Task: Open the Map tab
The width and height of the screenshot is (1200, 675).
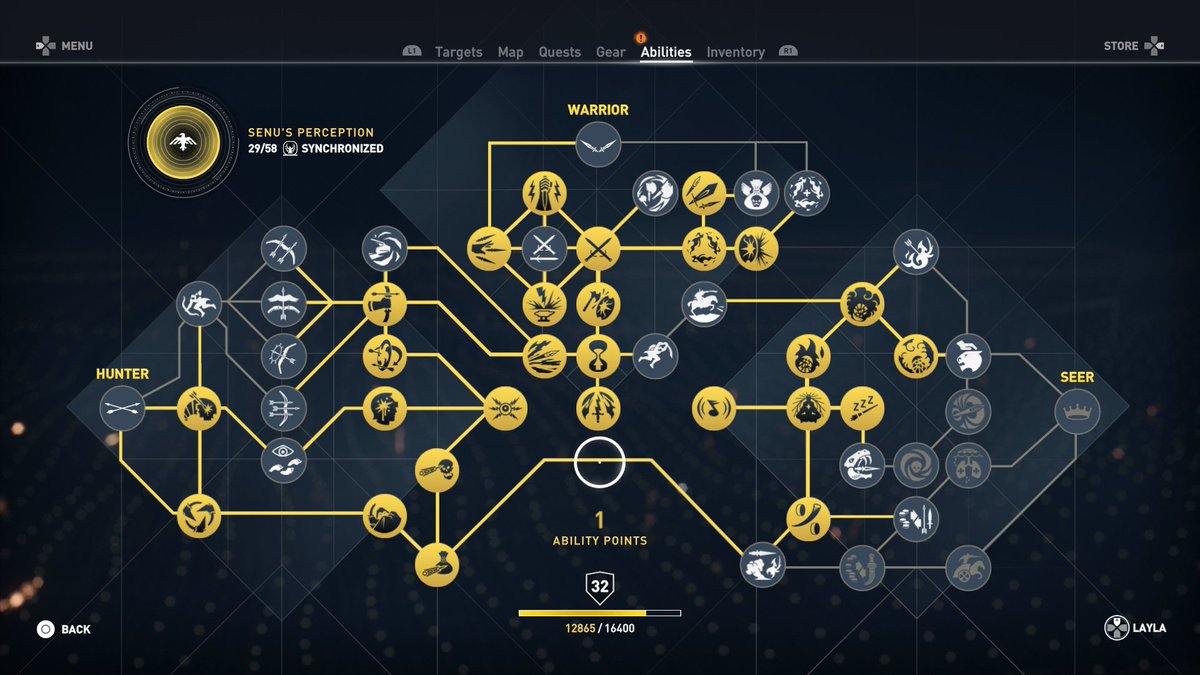Action: (x=511, y=52)
